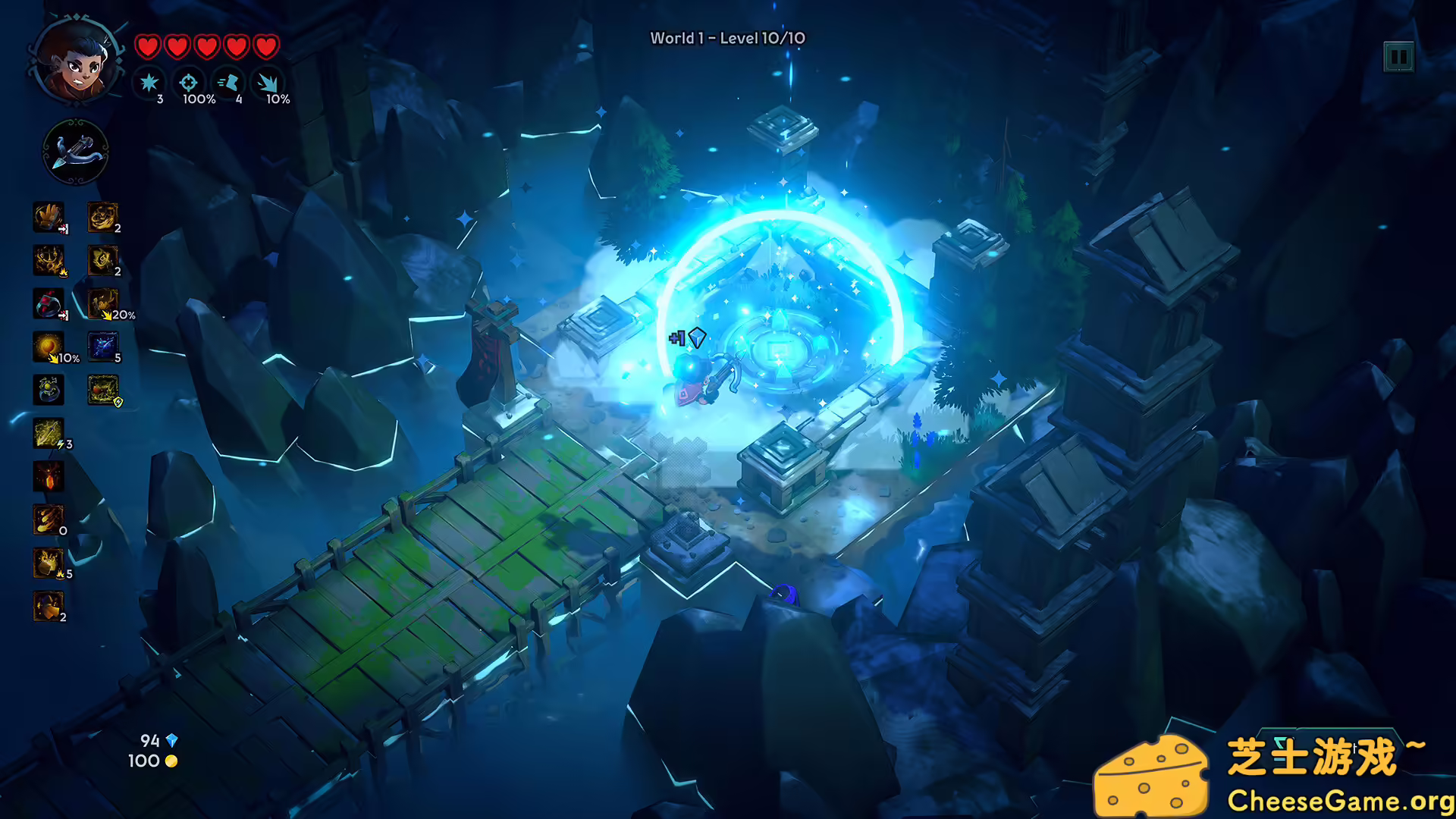Select the shielded item with green badge
1456x819 pixels.
pos(104,391)
